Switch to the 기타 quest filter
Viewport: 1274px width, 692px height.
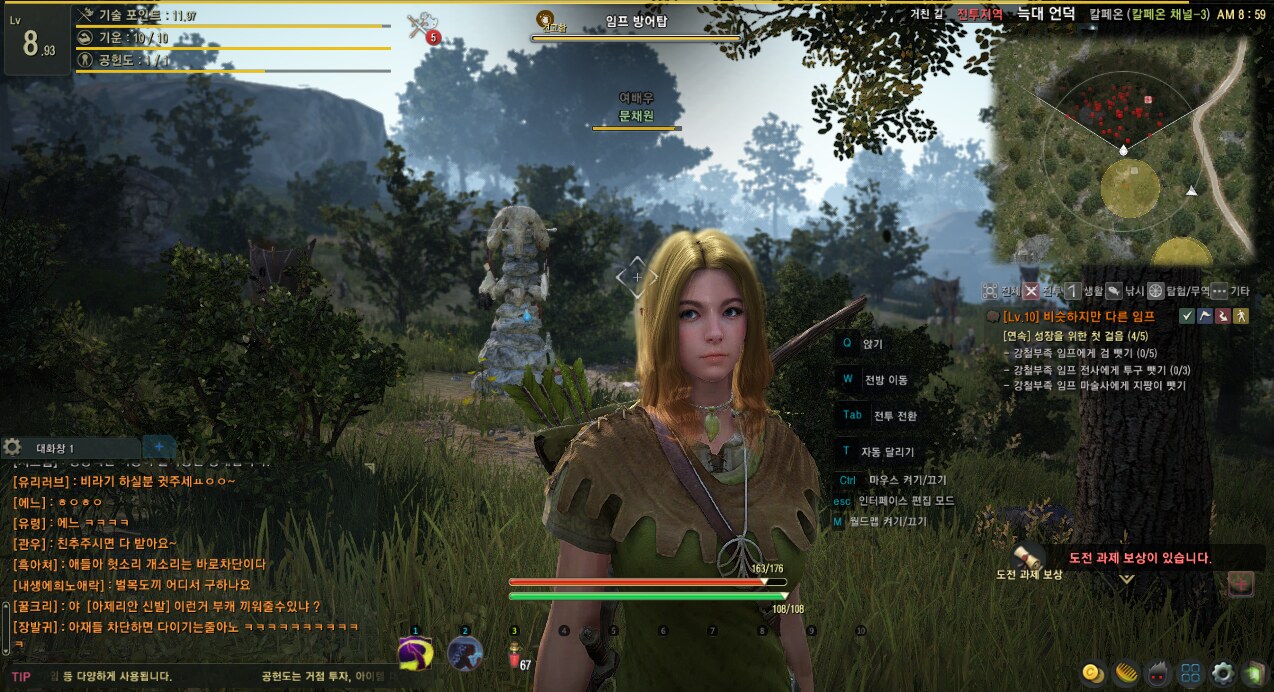point(1219,291)
